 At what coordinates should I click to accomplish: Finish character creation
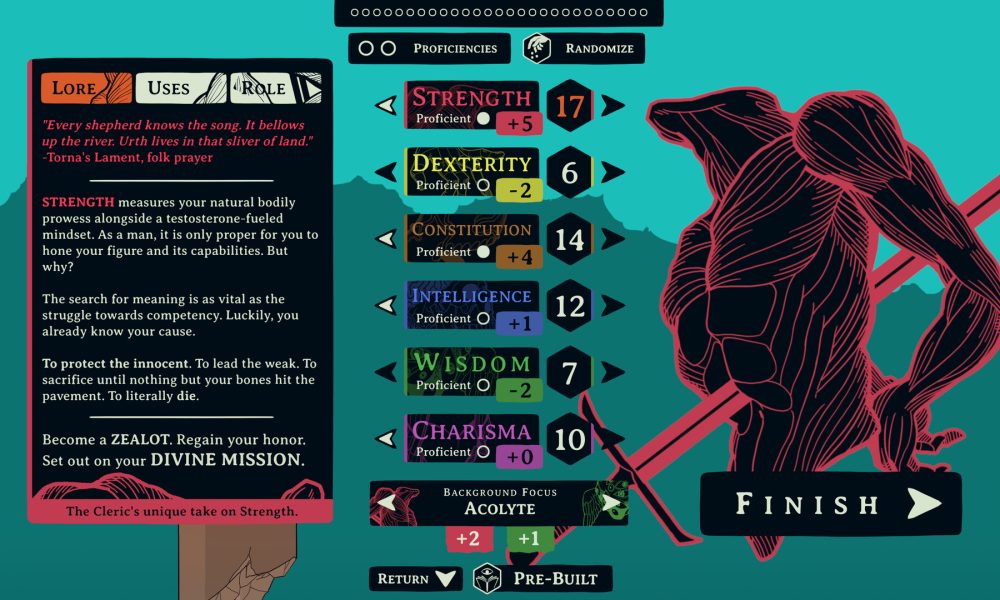pyautogui.click(x=830, y=504)
